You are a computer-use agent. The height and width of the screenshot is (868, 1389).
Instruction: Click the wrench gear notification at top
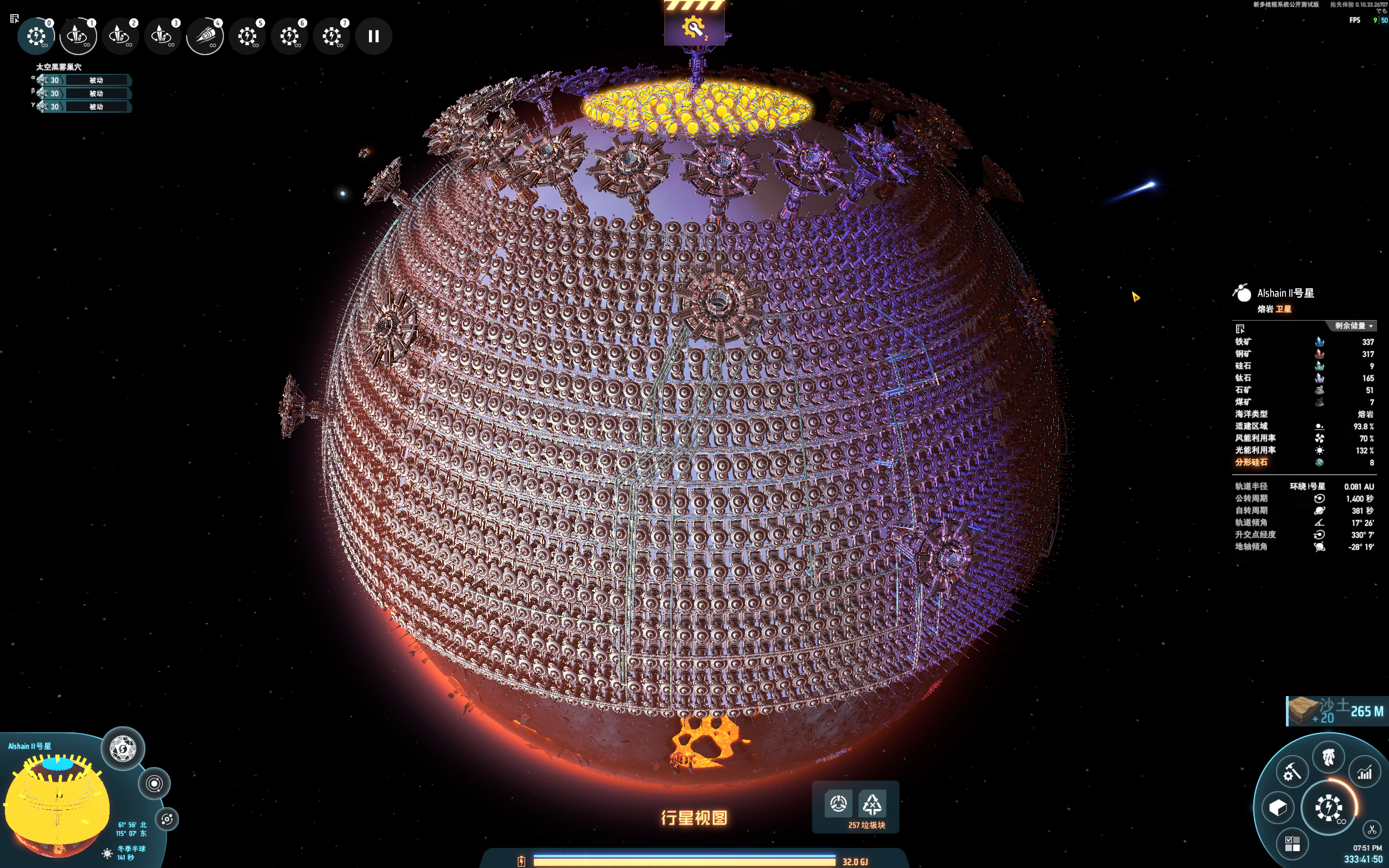(x=694, y=27)
